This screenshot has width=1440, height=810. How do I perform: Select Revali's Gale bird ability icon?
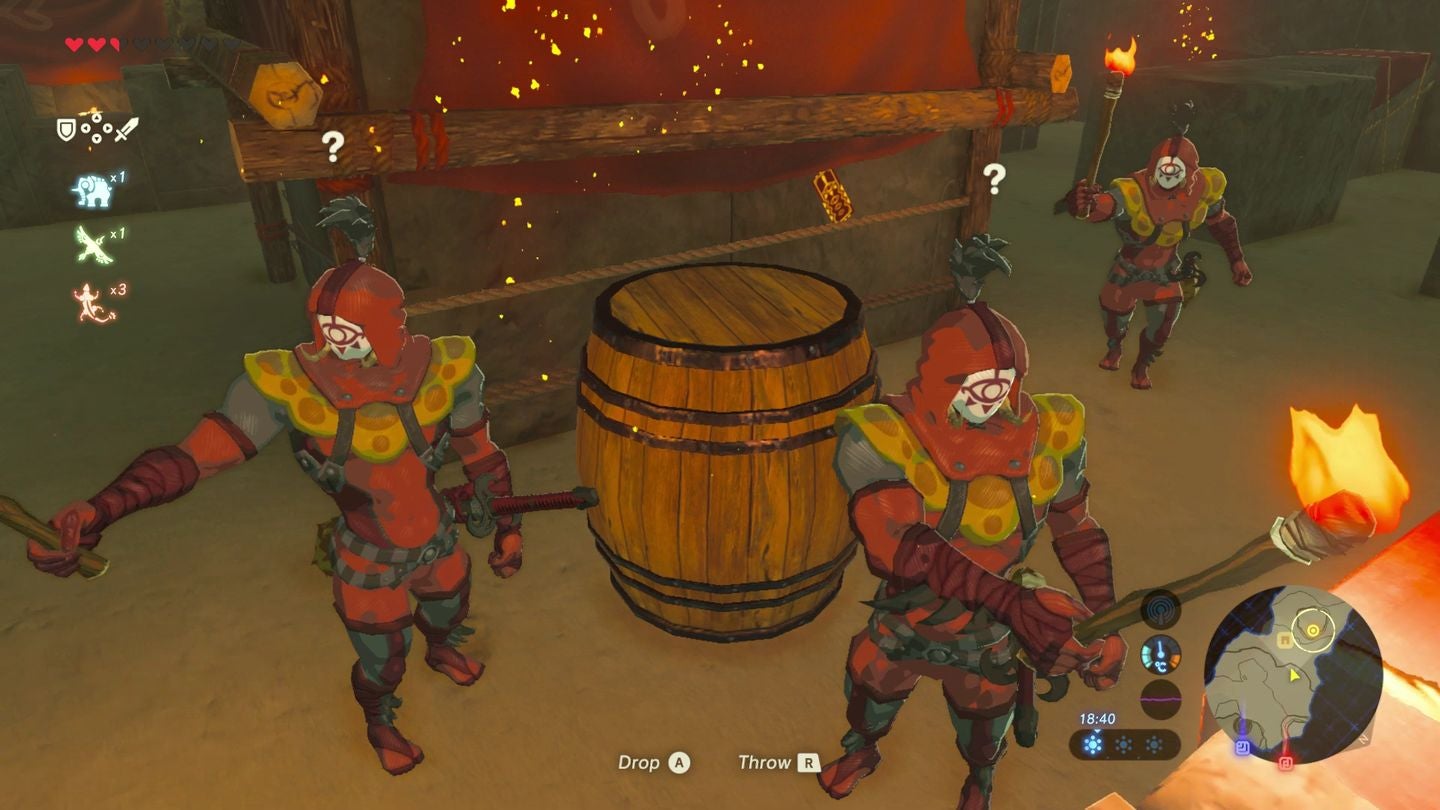pos(92,245)
